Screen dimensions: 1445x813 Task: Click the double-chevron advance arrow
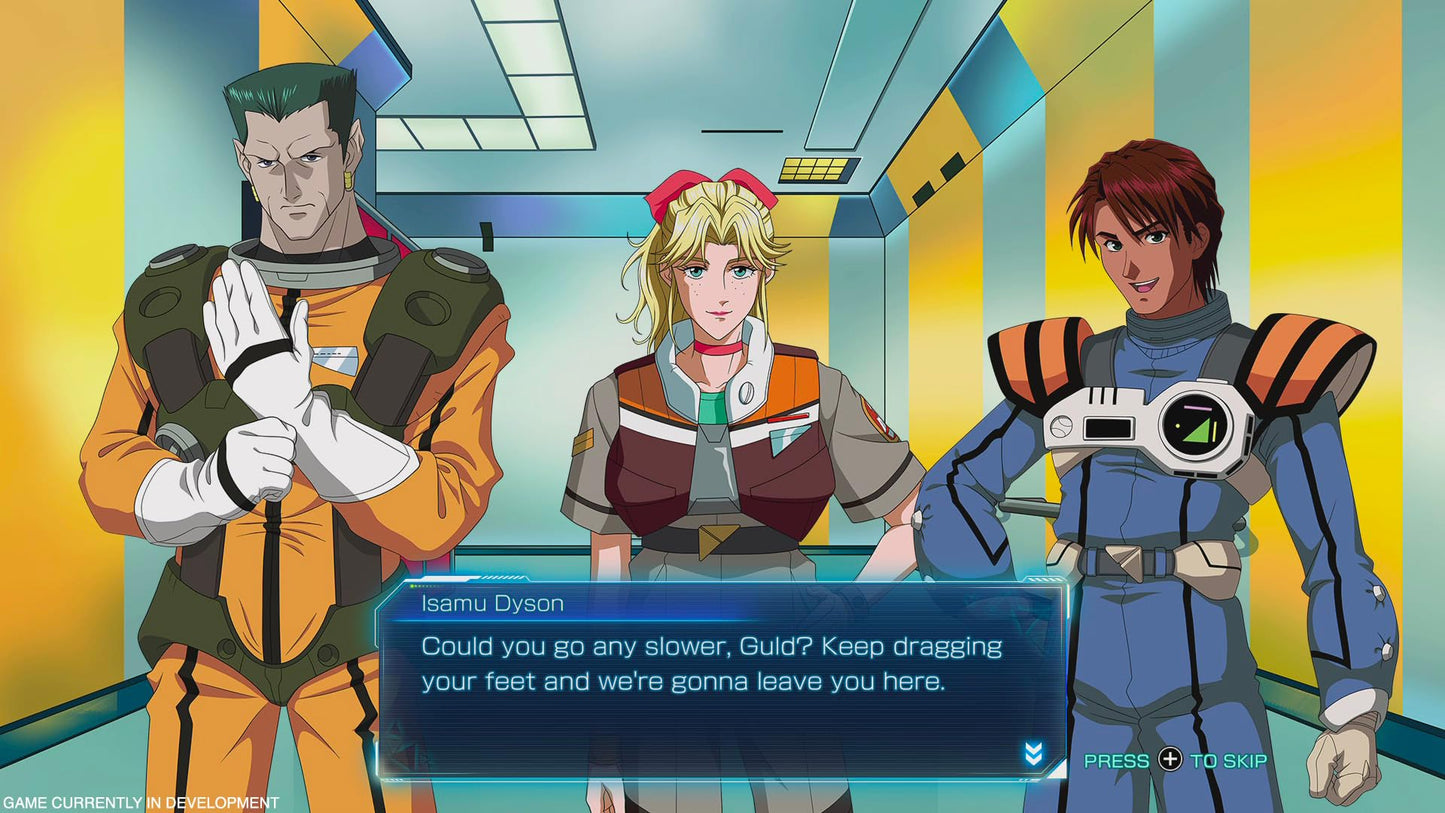pos(1033,755)
